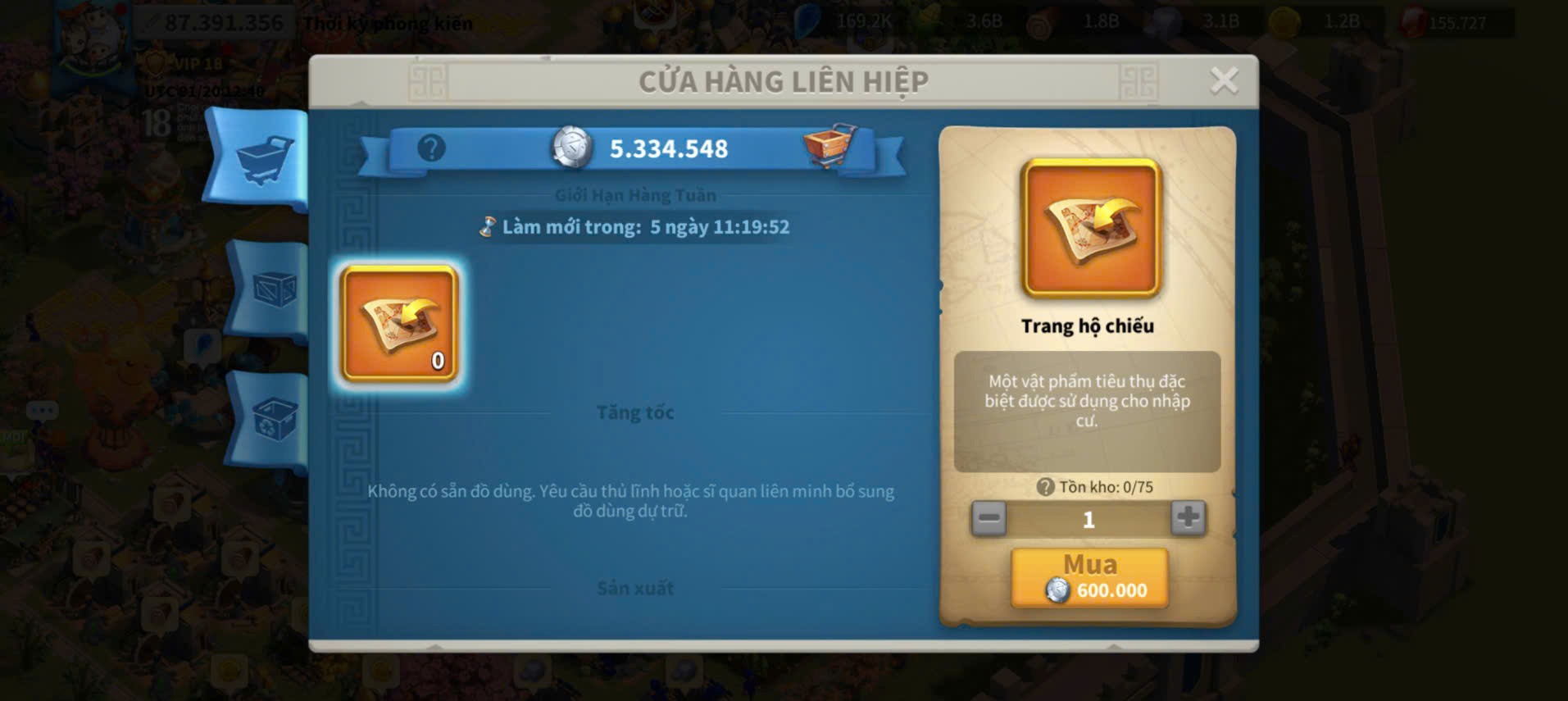Show help for alliance coin balance

click(431, 148)
